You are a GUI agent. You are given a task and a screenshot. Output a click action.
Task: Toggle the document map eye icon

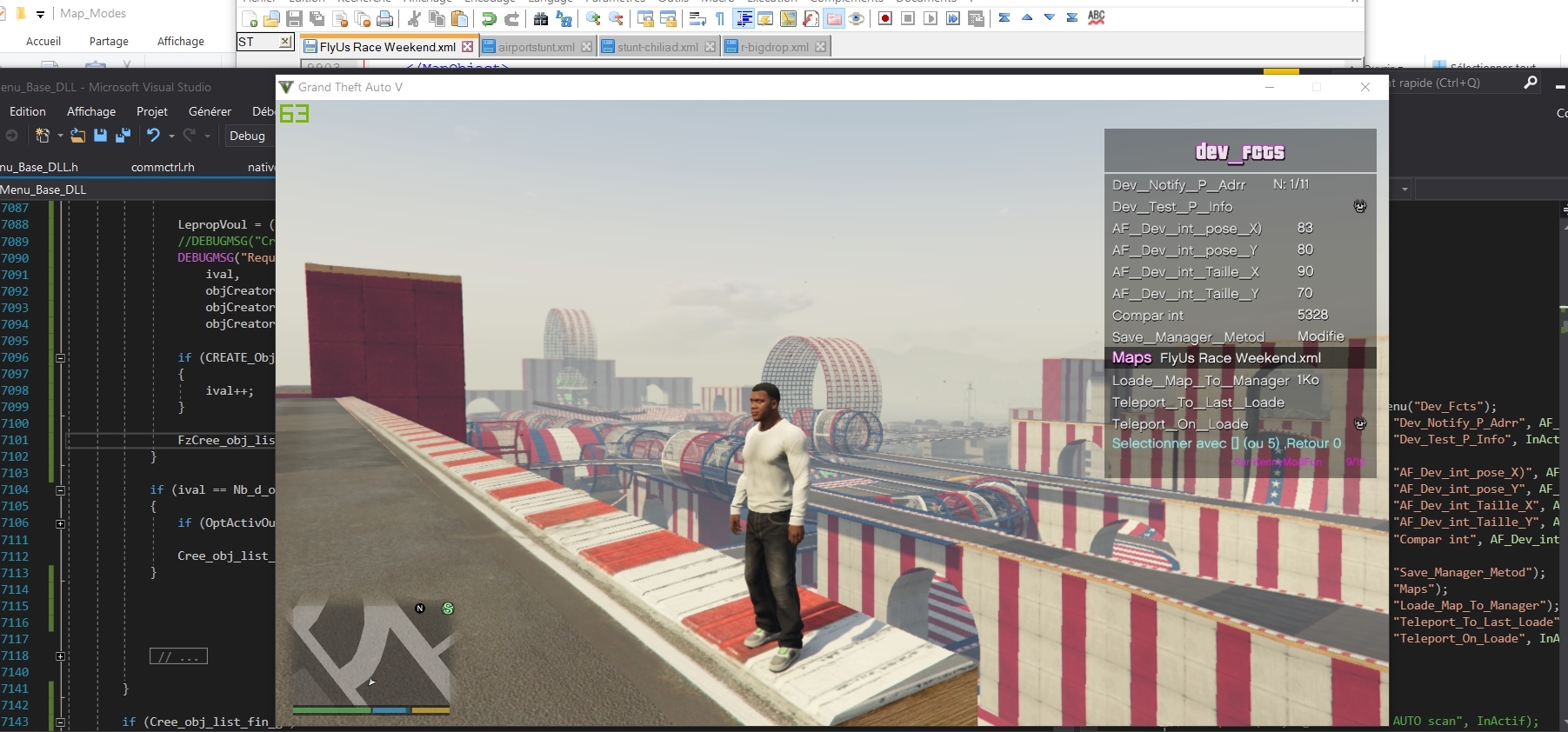point(857,18)
